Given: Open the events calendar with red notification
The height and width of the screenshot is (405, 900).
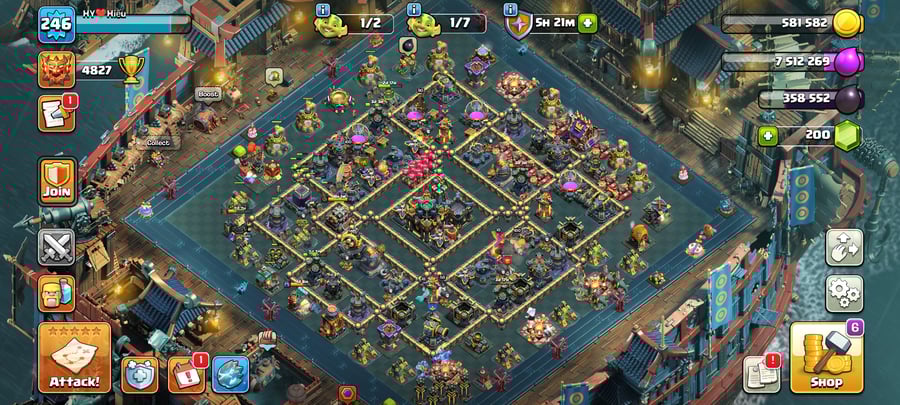Looking at the screenshot, I should coord(185,374).
